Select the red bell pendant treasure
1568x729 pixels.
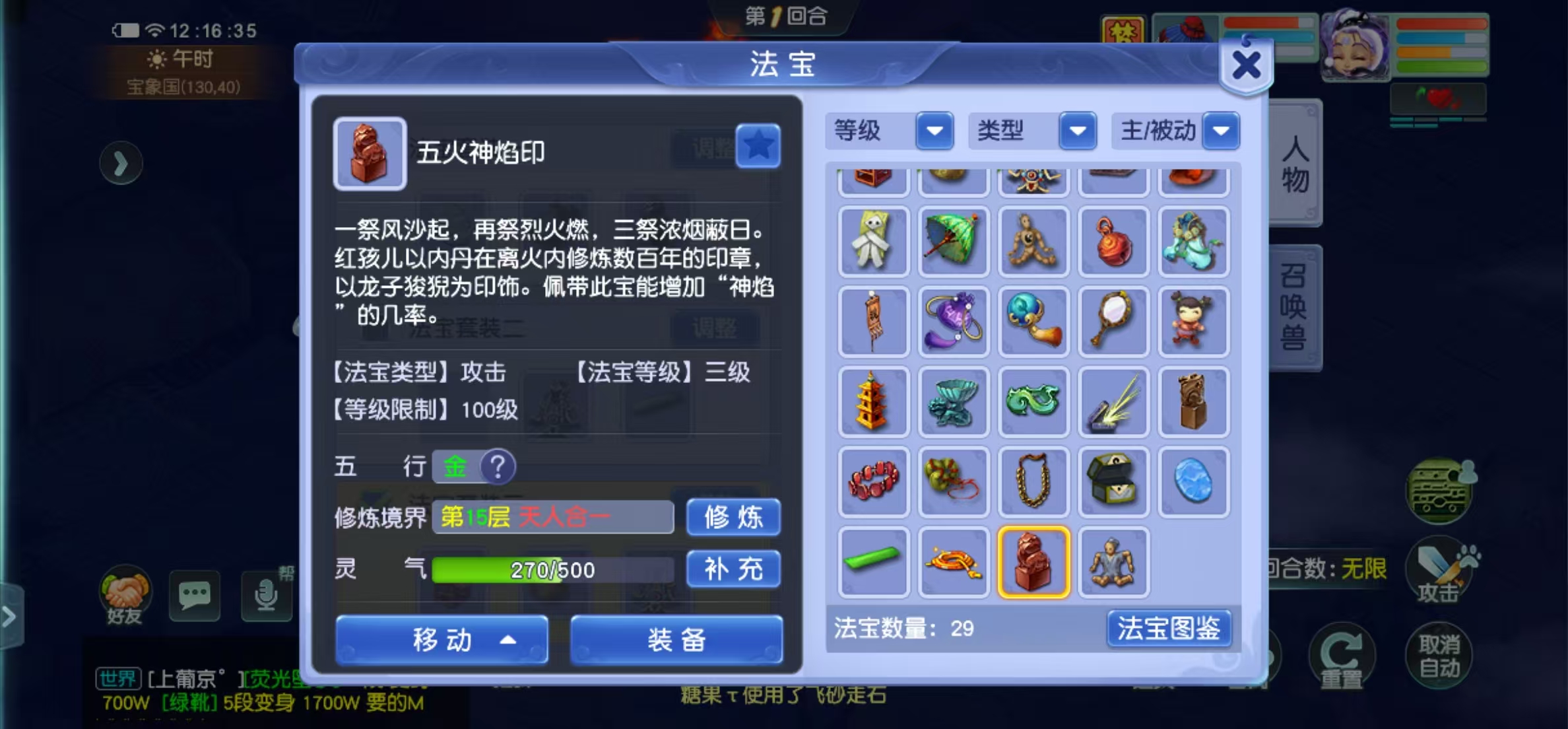tap(1113, 242)
